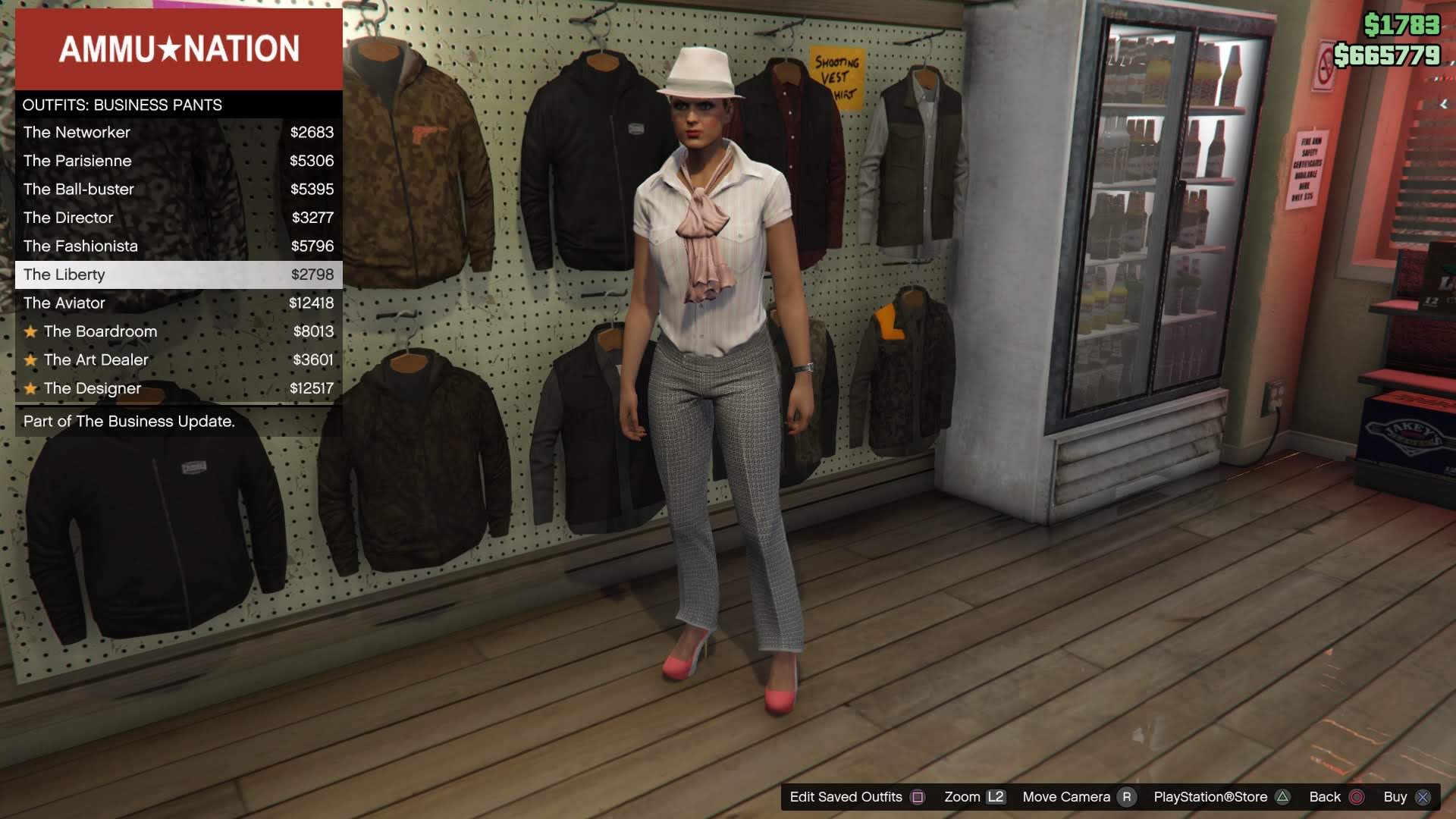
Task: Open the PlayStation Store
Action: coord(1211,797)
